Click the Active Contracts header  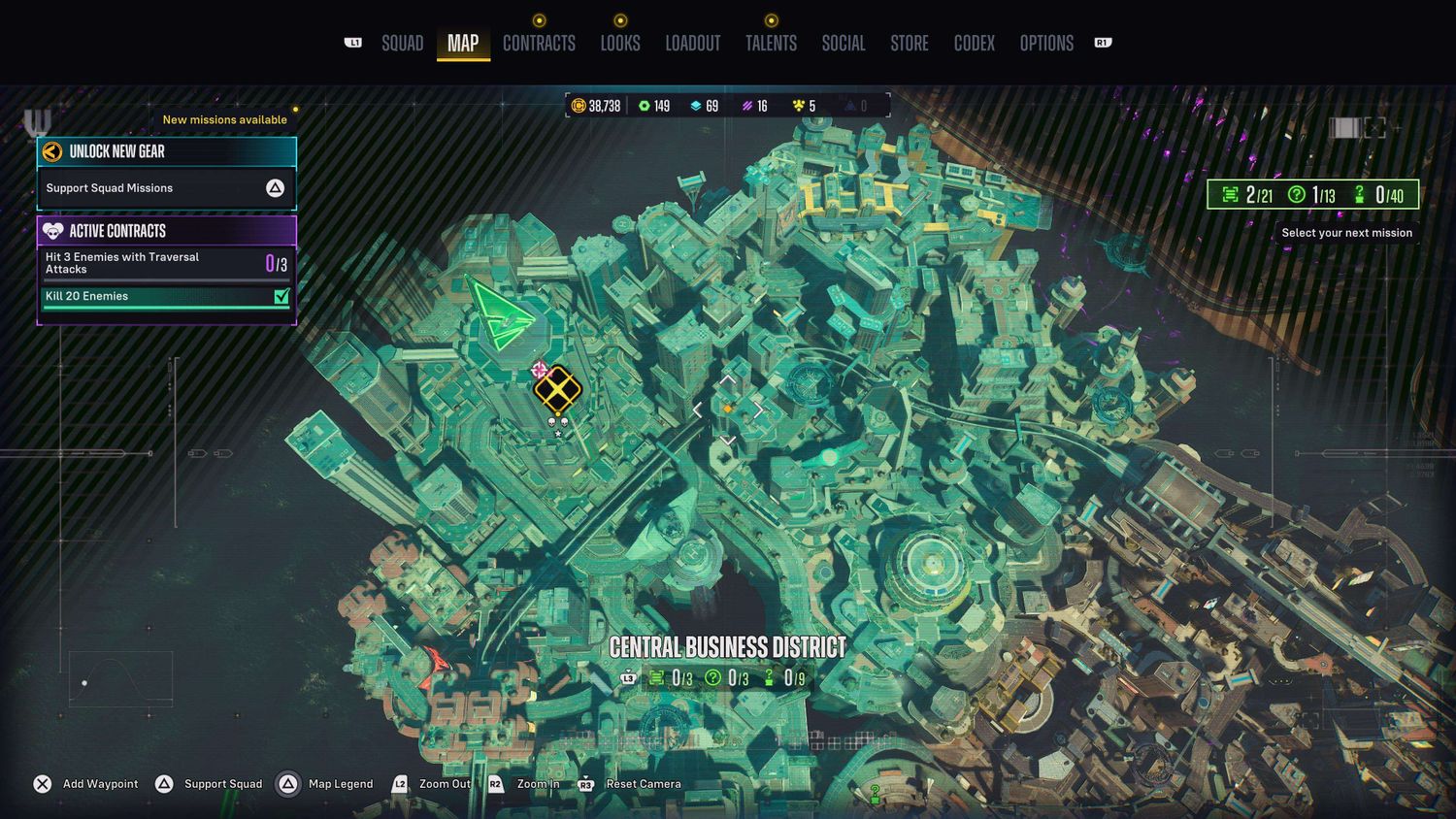pyautogui.click(x=166, y=231)
